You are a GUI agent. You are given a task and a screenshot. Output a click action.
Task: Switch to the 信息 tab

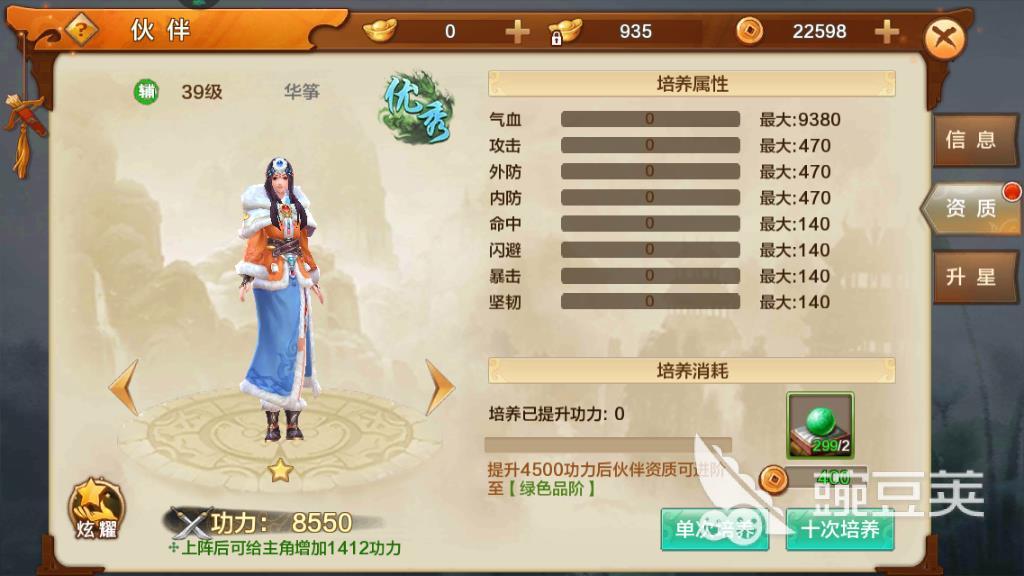click(970, 140)
